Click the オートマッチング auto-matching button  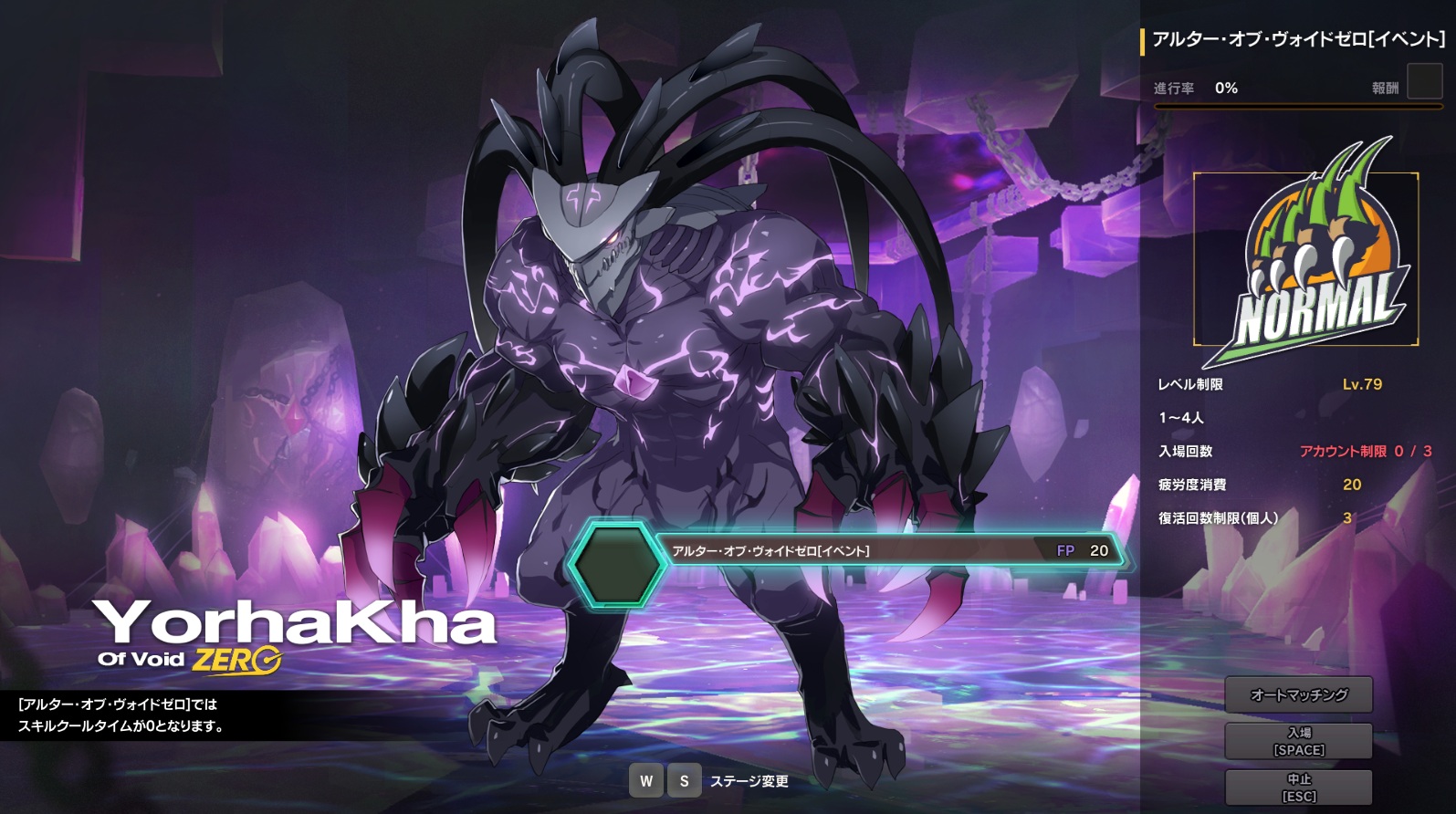tap(1298, 694)
